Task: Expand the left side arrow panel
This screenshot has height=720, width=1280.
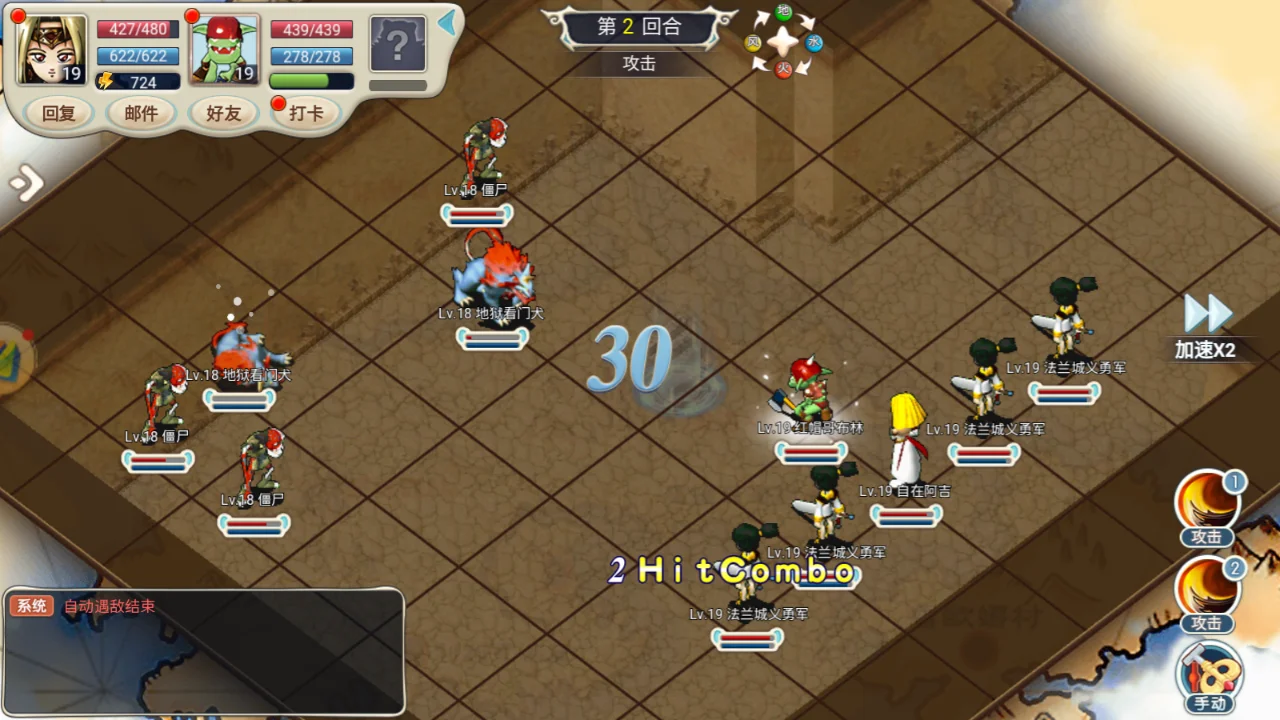Action: (26, 183)
